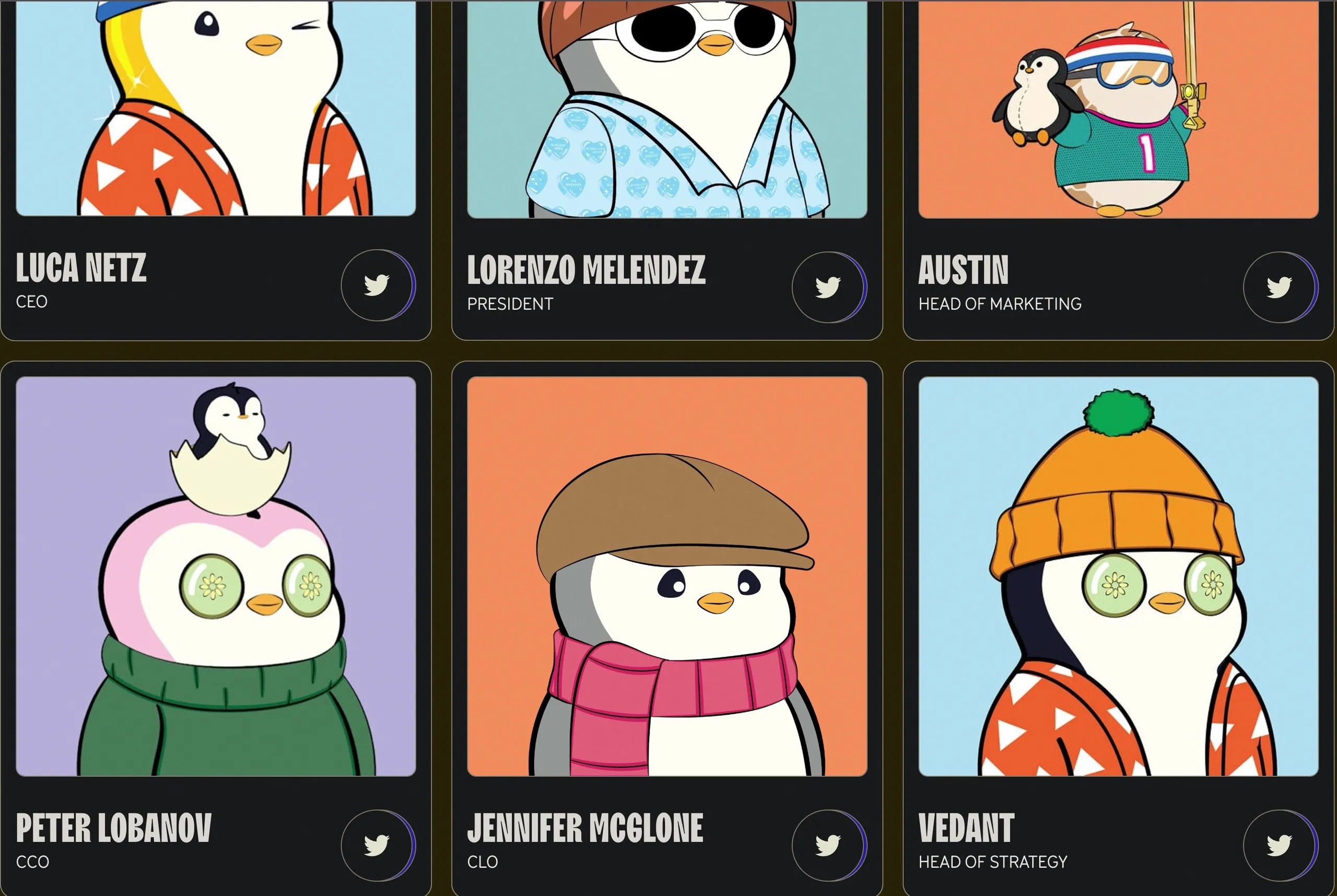This screenshot has height=896, width=1337.
Task: Select the name Austin on his card
Action: pyautogui.click(x=964, y=269)
